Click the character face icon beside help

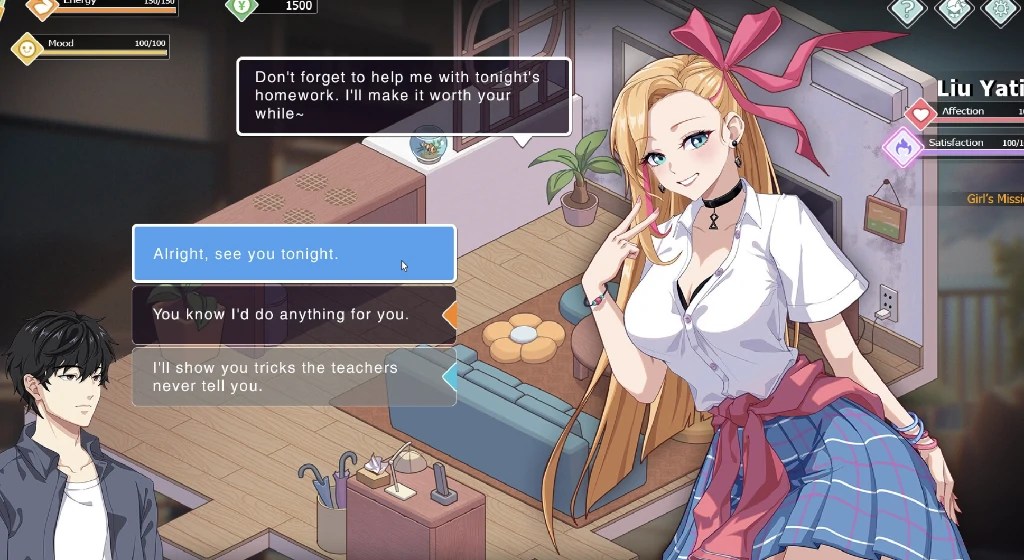pyautogui.click(x=953, y=9)
